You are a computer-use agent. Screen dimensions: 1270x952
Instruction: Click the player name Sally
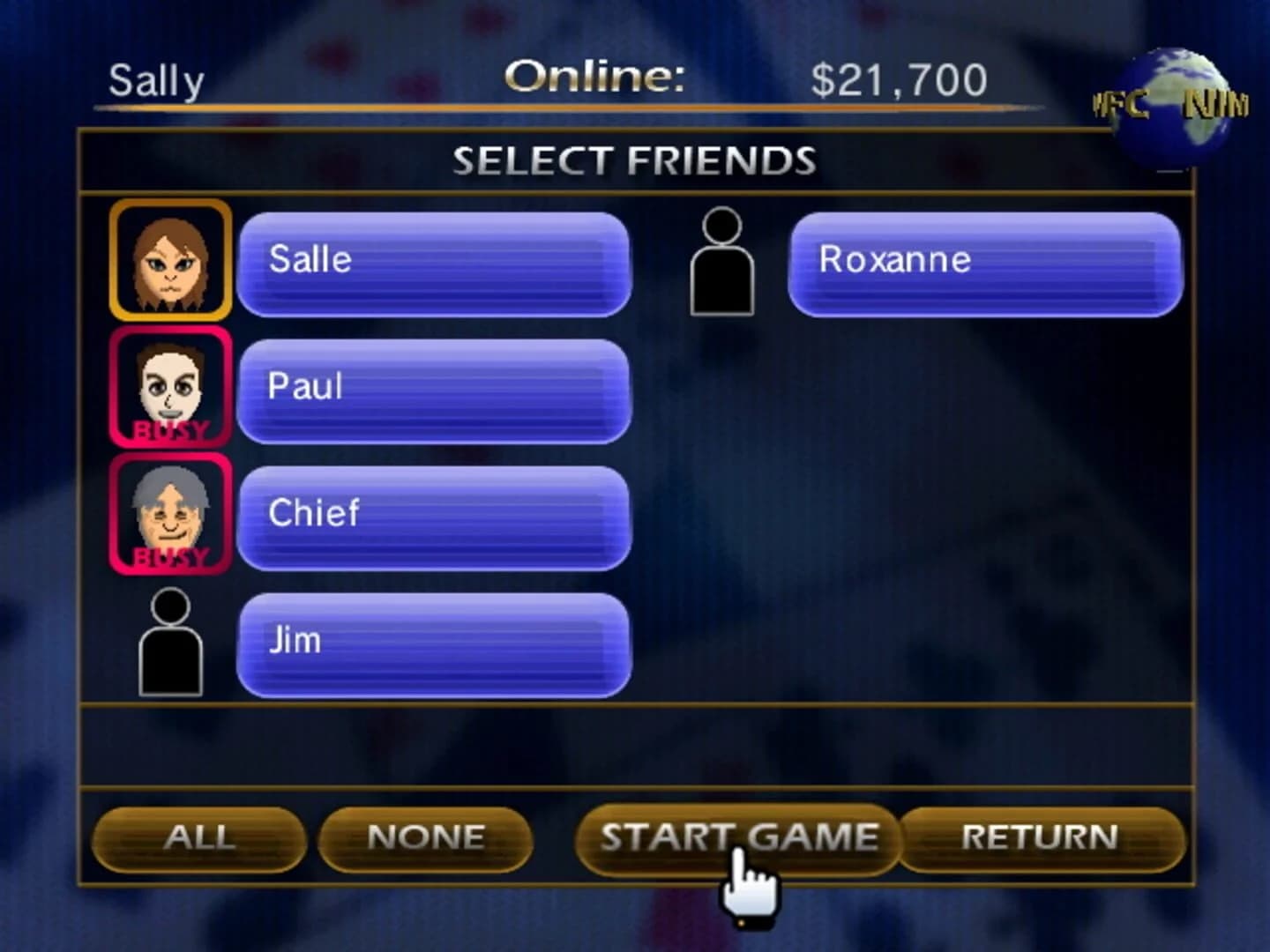(x=155, y=79)
